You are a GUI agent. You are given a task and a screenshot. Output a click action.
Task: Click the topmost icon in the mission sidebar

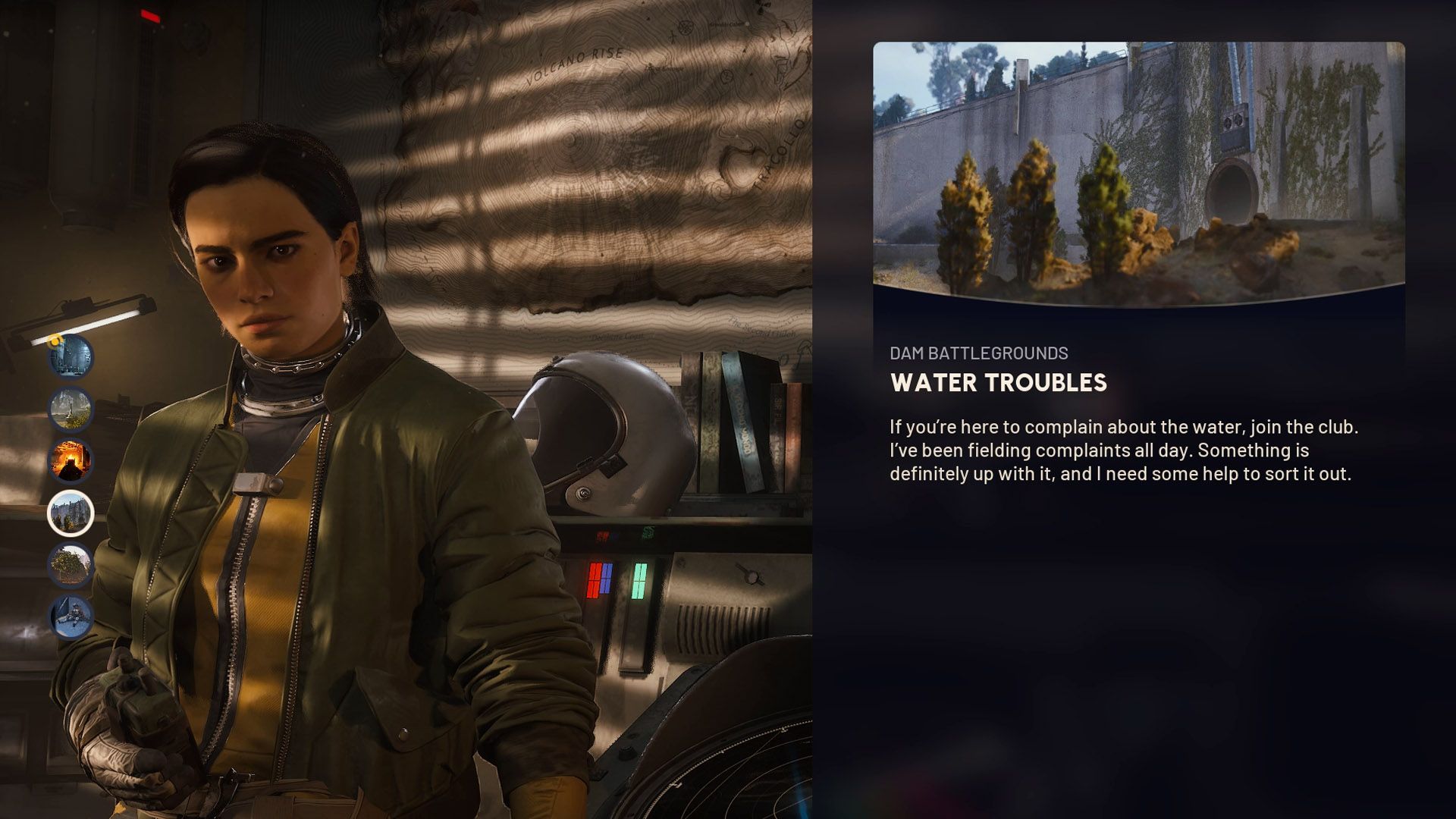click(x=72, y=358)
